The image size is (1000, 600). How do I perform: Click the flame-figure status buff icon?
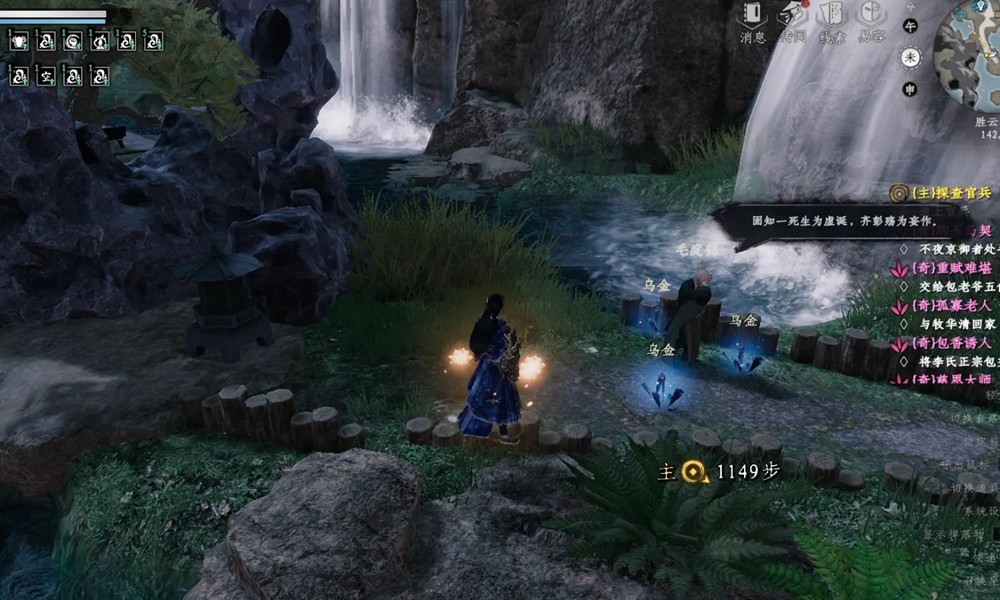point(100,40)
